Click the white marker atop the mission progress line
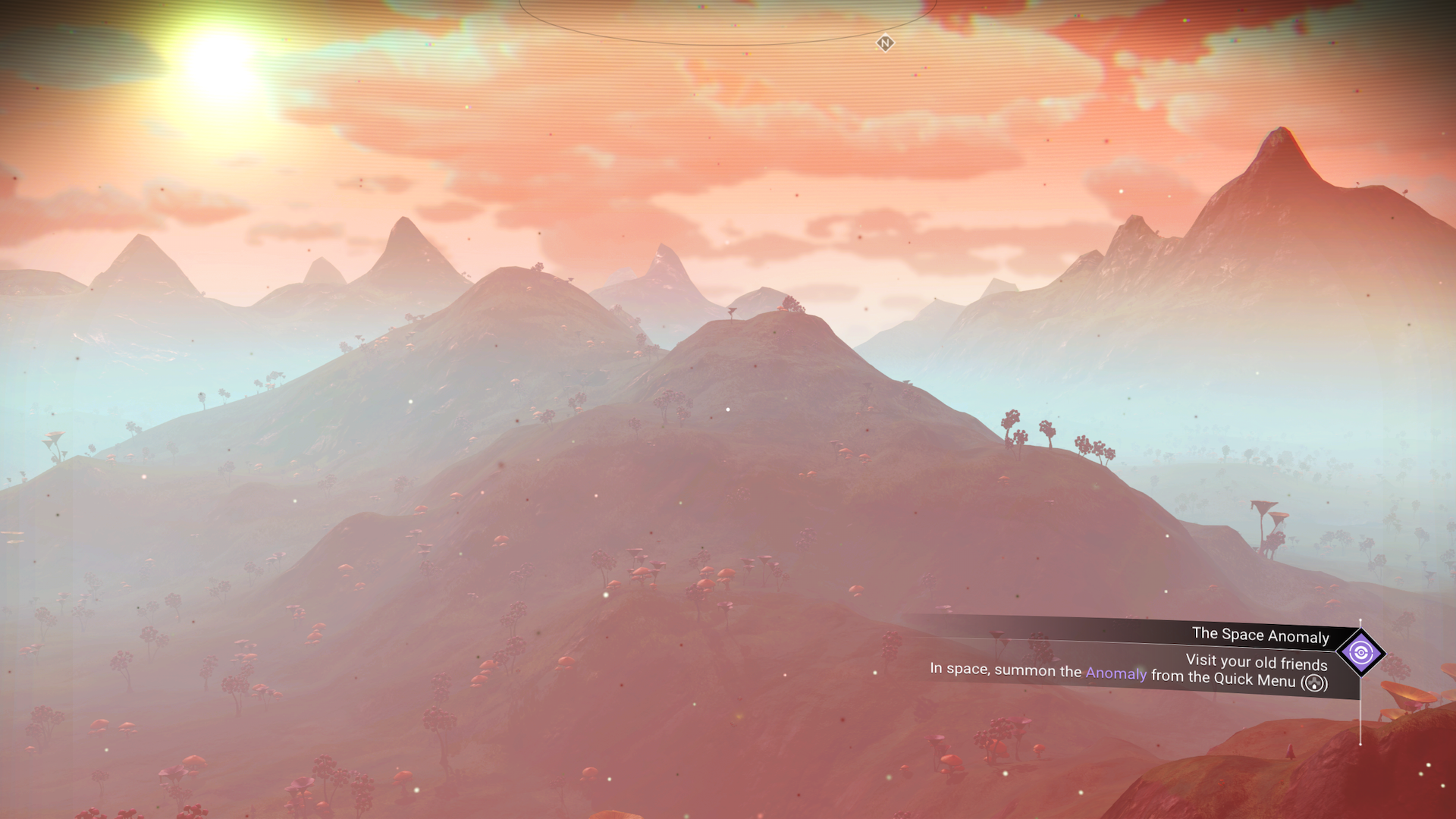Screen dimensions: 1456x819 click(x=1360, y=620)
